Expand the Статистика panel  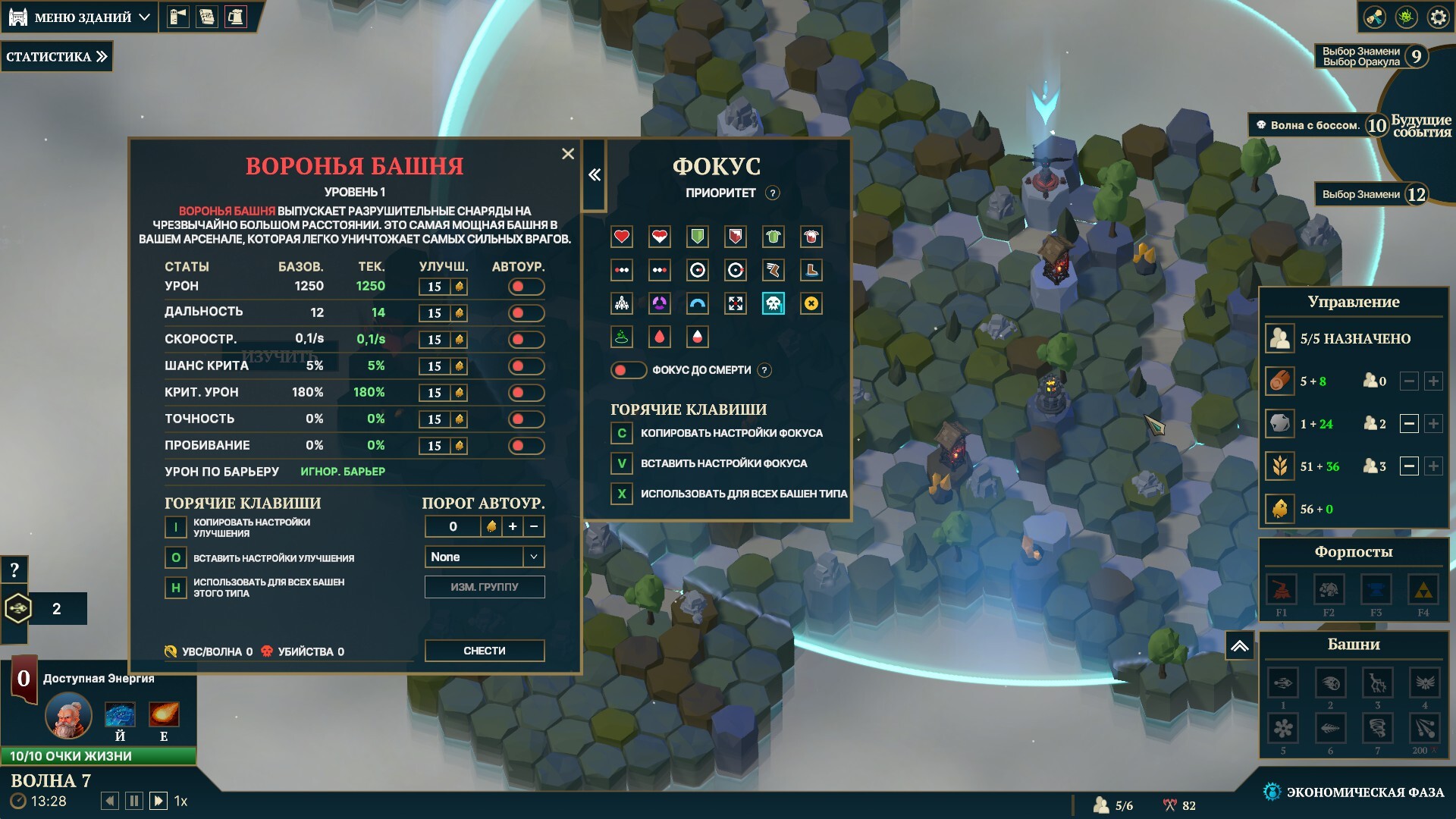pos(57,57)
